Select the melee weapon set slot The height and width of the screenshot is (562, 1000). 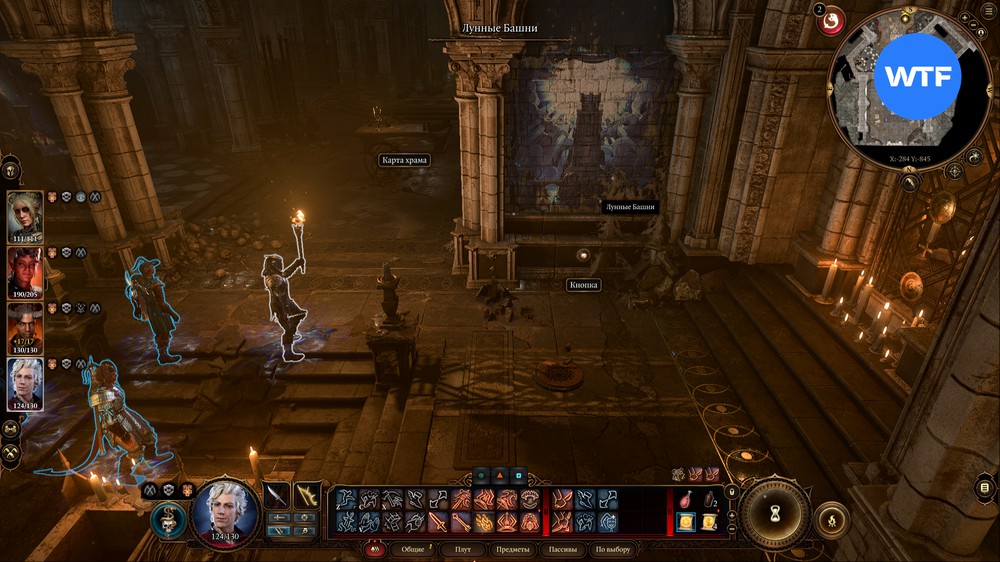click(x=276, y=494)
